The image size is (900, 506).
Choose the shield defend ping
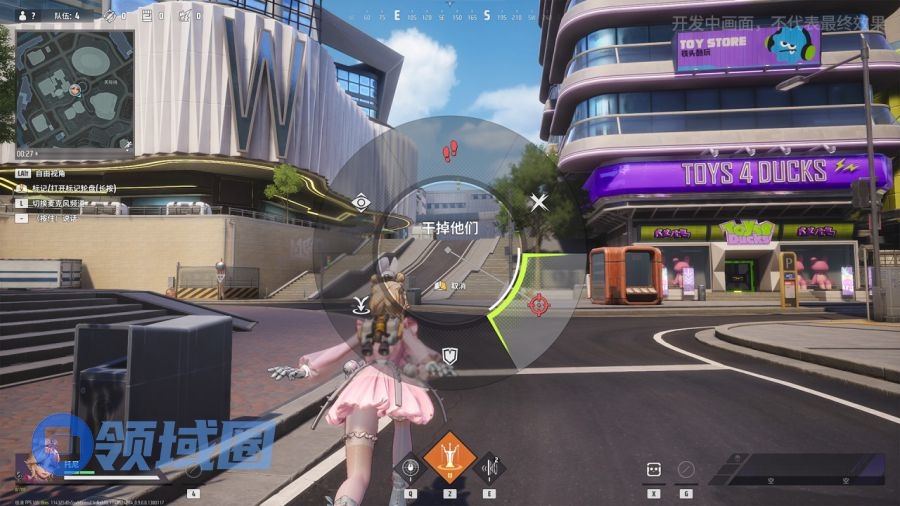[x=450, y=355]
